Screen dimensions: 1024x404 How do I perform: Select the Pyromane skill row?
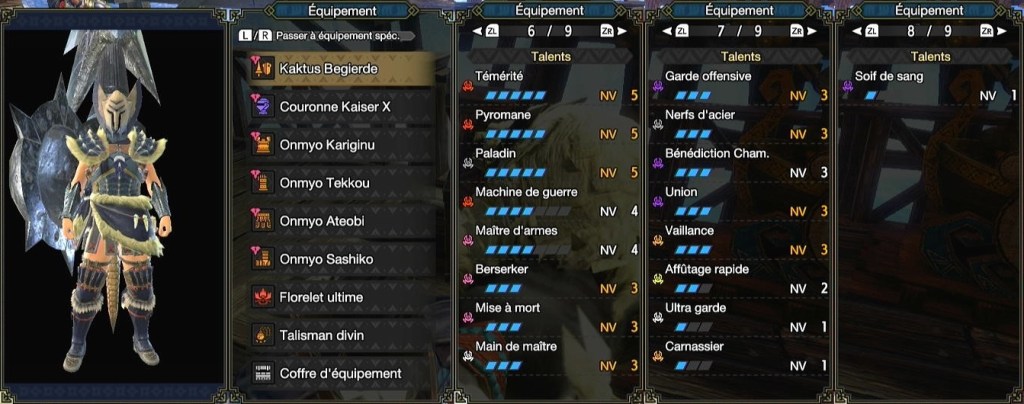pos(549,124)
